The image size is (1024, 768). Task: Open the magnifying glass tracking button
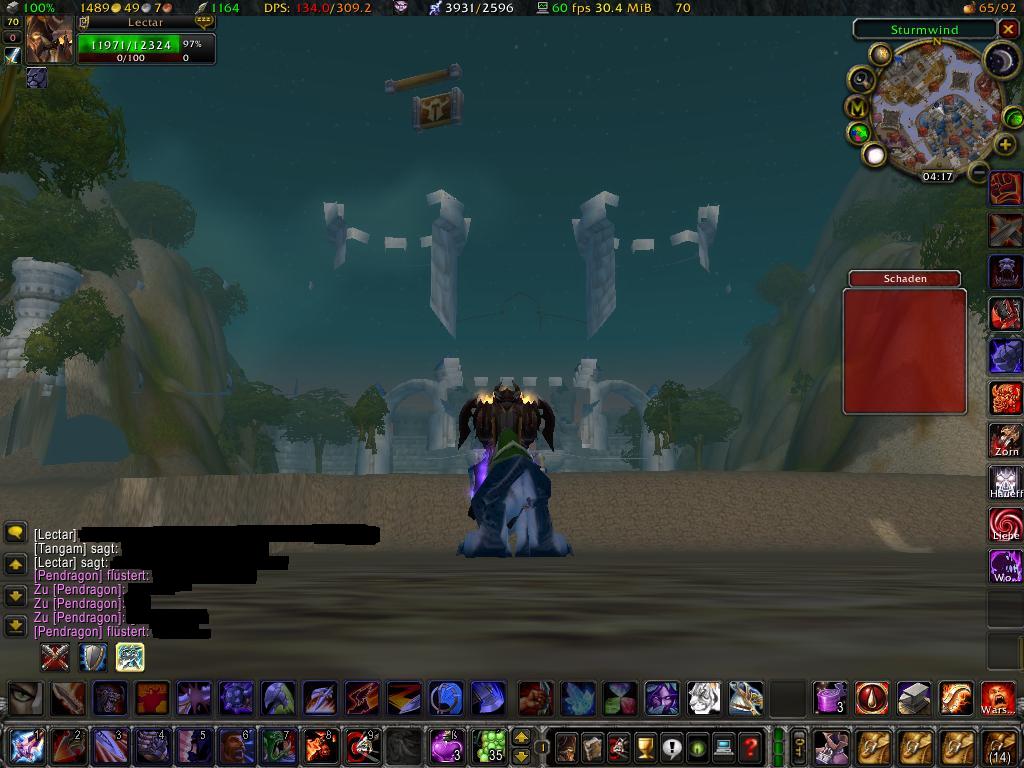(x=861, y=80)
